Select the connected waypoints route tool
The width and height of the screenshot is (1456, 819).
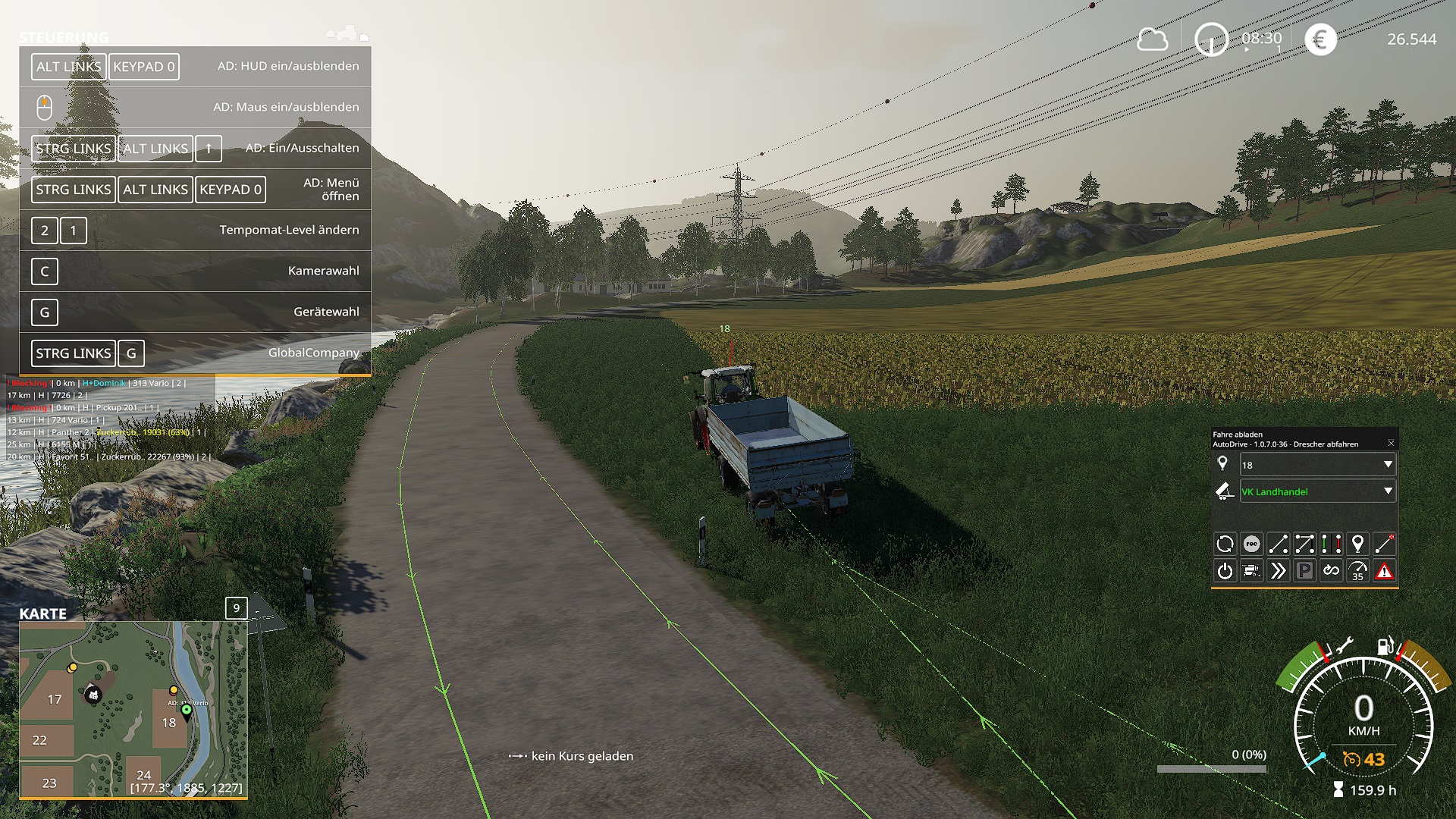click(x=1304, y=544)
